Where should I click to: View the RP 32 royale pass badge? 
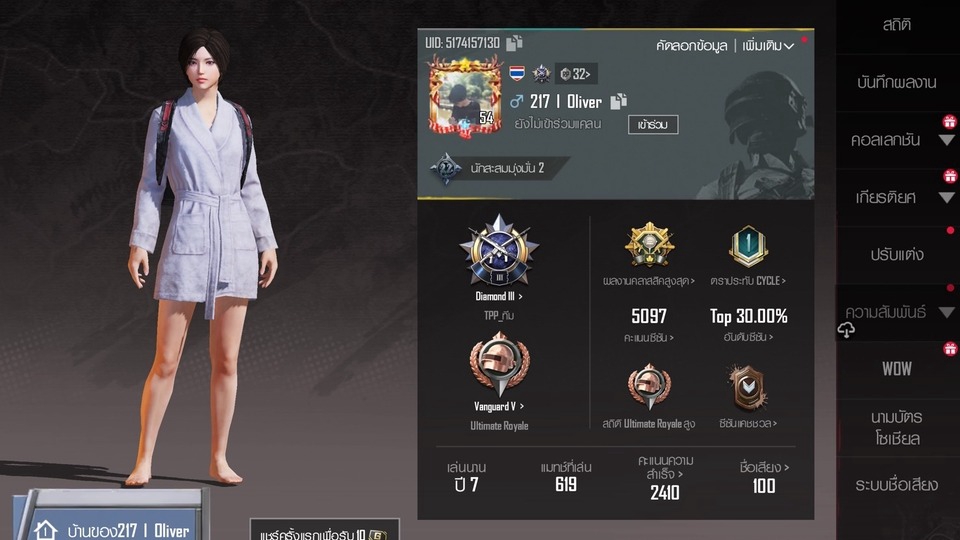point(575,73)
